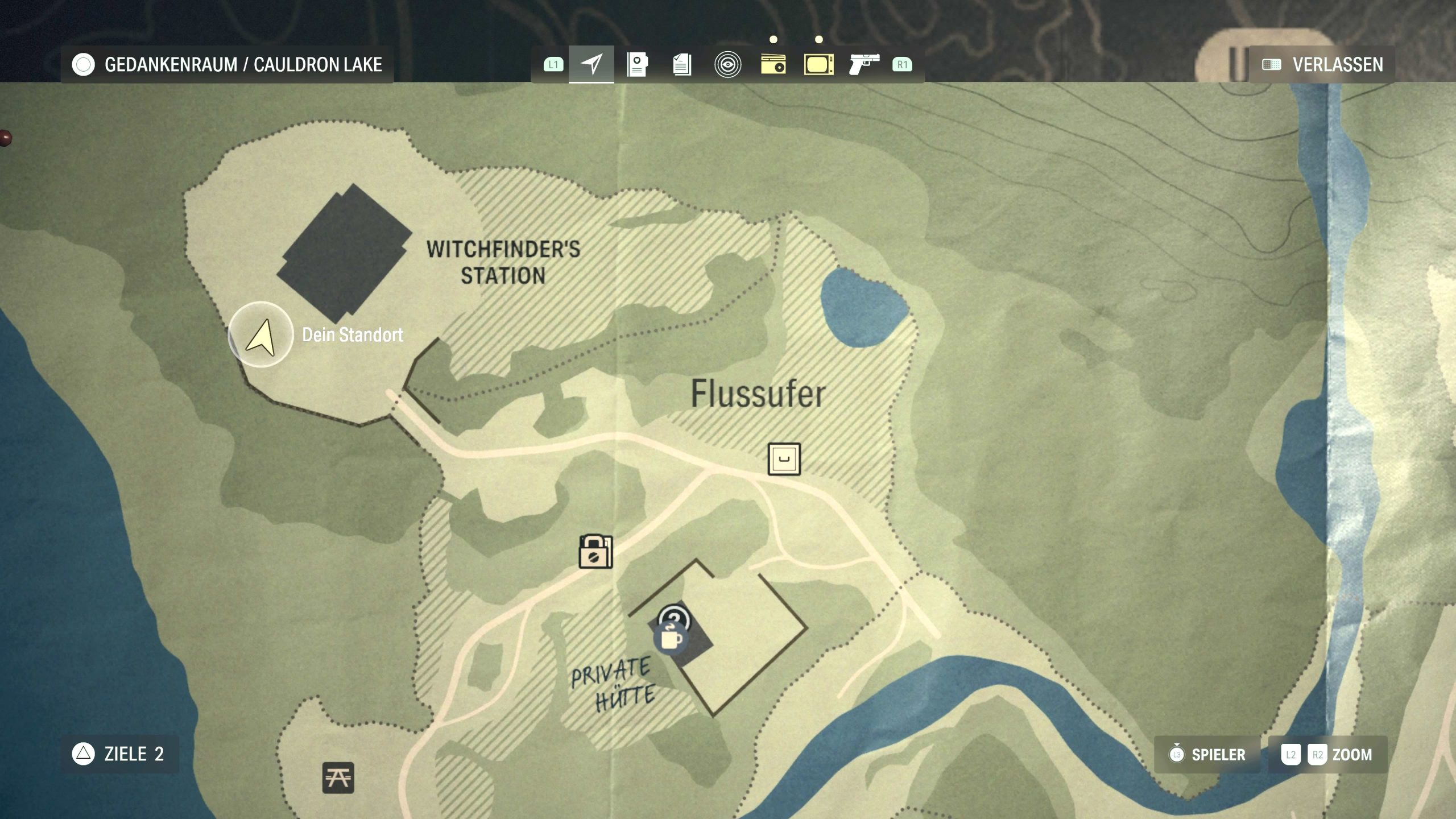Open the television tab
Screen dimensions: 1456x819
pos(818,64)
